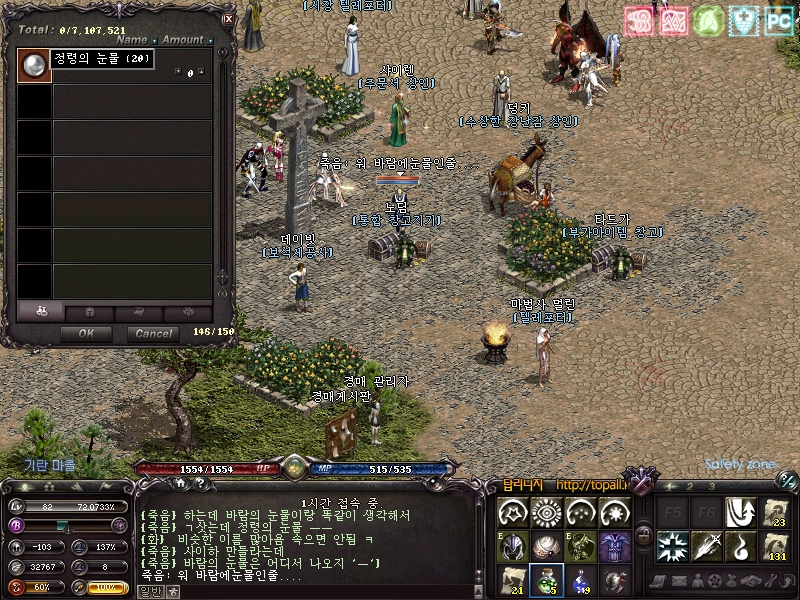Select the helmet item in hotbar
Viewport: 800px width, 600px height.
[513, 546]
